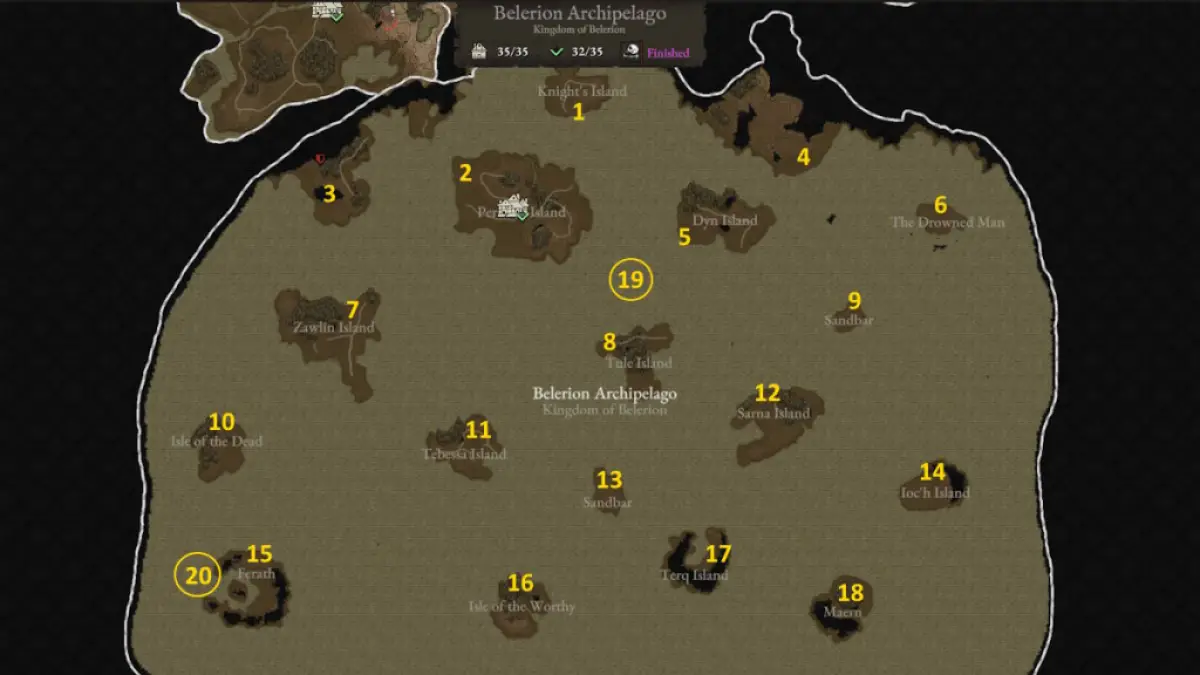Select Zawlin Island on the map
Viewport: 1200px width, 675px height.
[x=334, y=327]
